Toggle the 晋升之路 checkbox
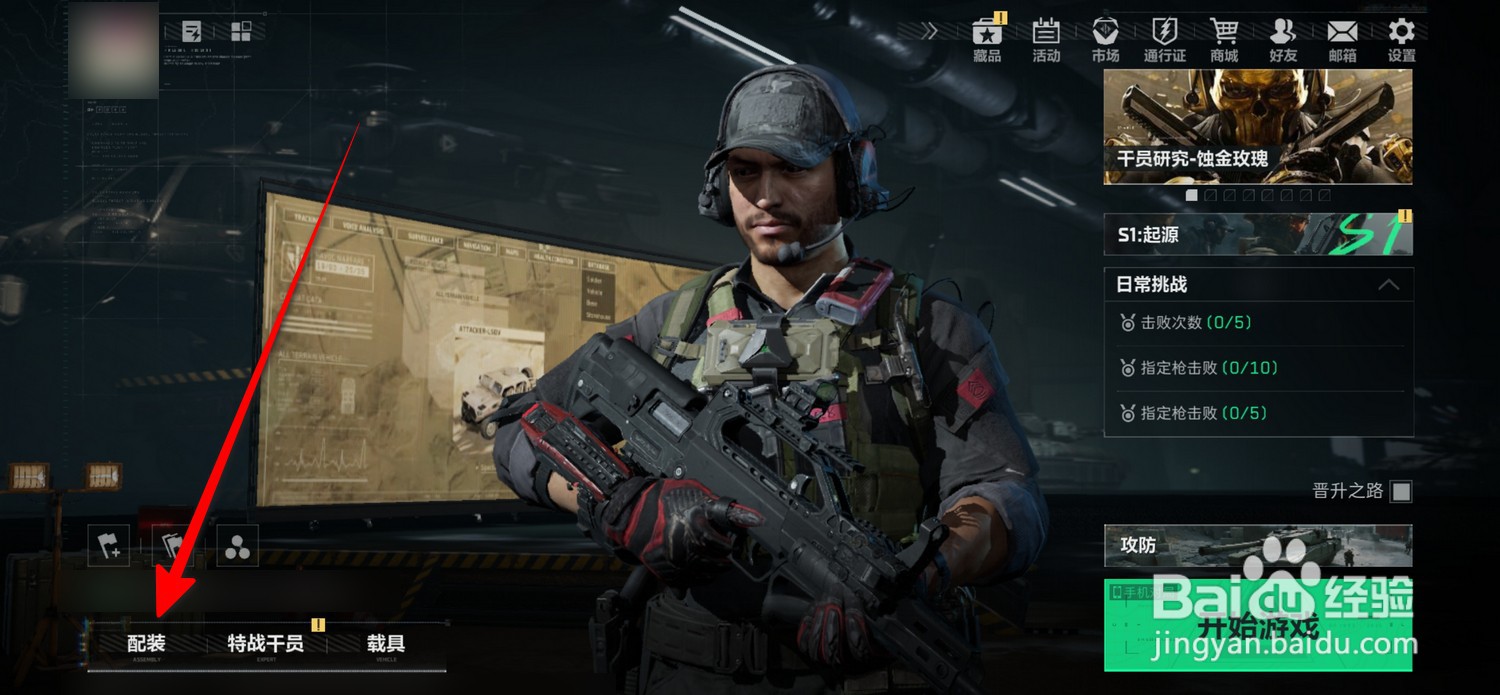This screenshot has width=1500, height=695. [1402, 491]
